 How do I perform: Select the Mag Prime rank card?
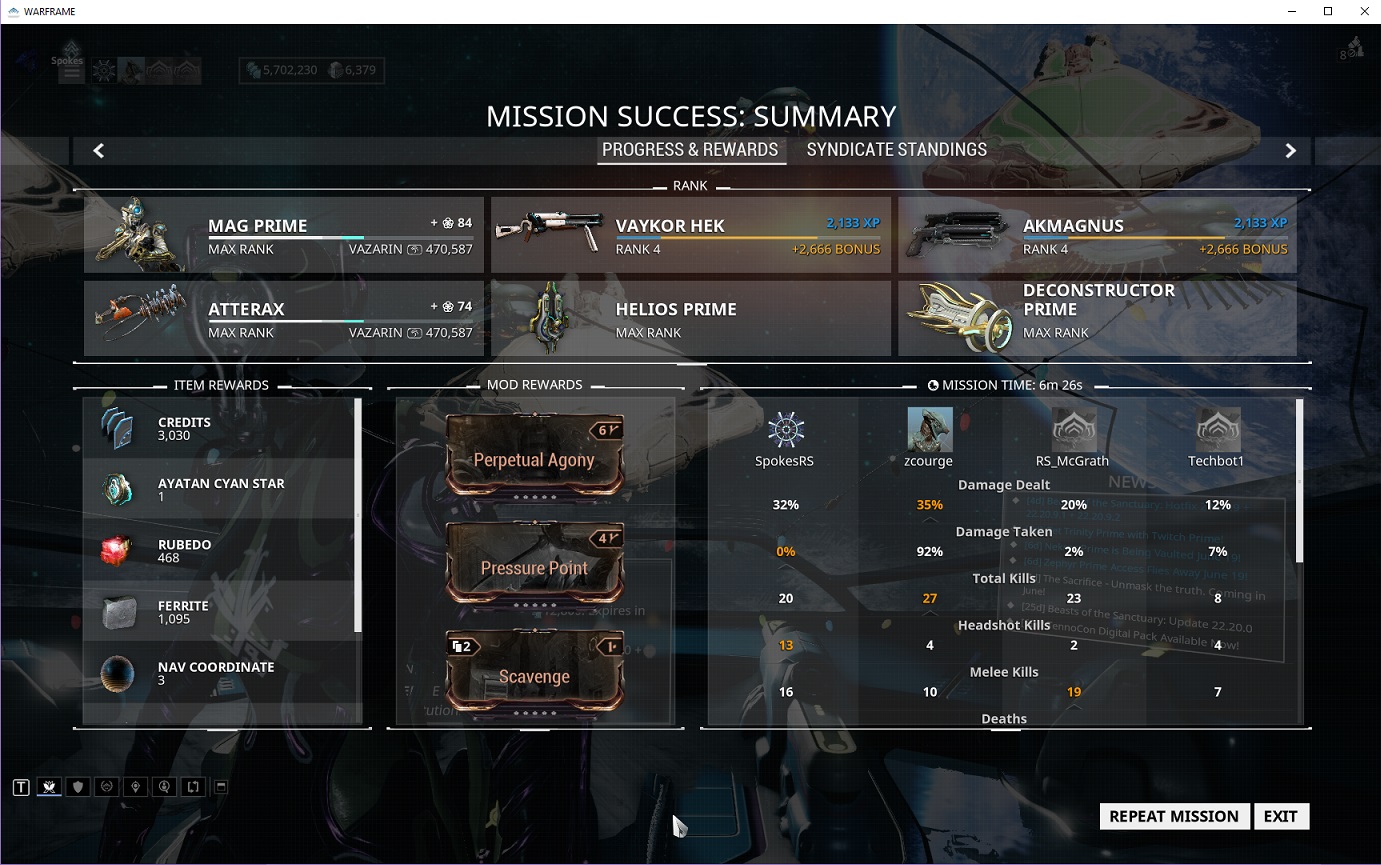(284, 235)
